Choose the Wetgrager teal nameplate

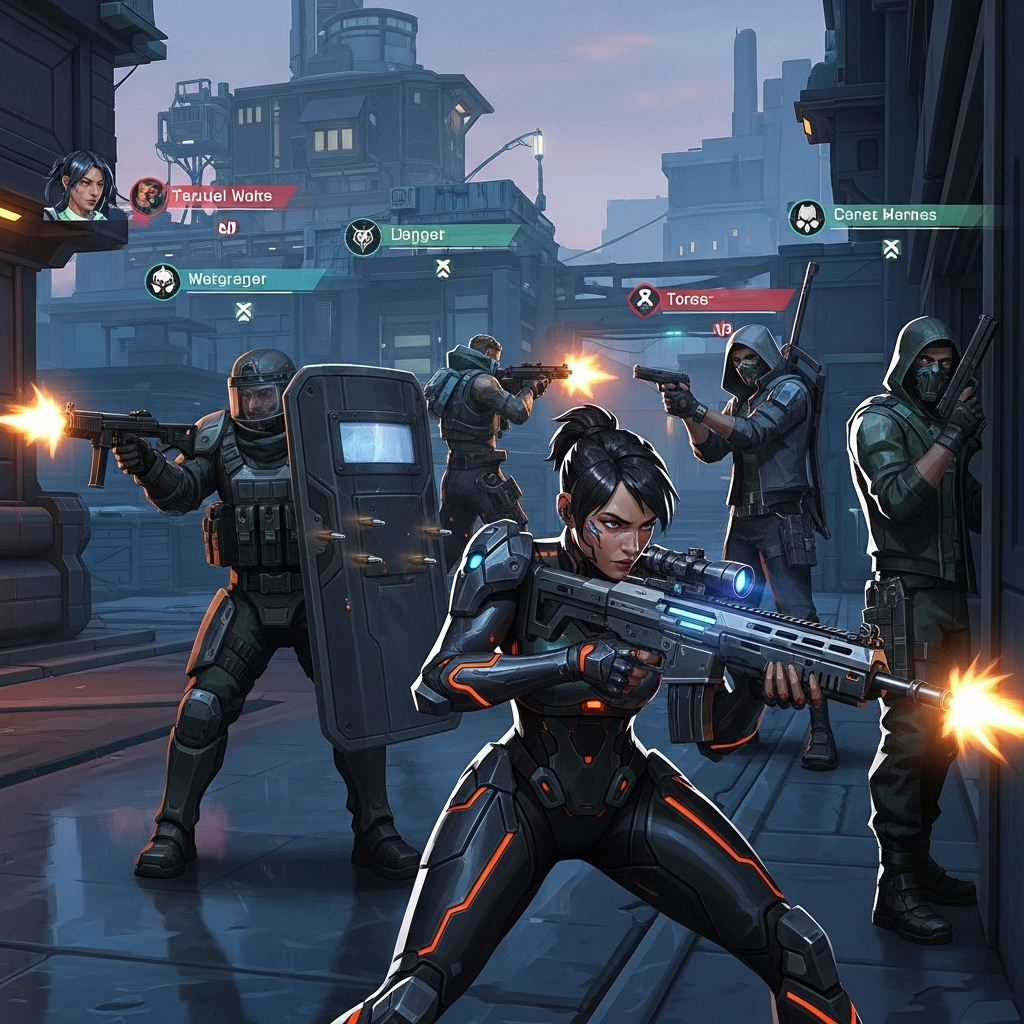(238, 280)
